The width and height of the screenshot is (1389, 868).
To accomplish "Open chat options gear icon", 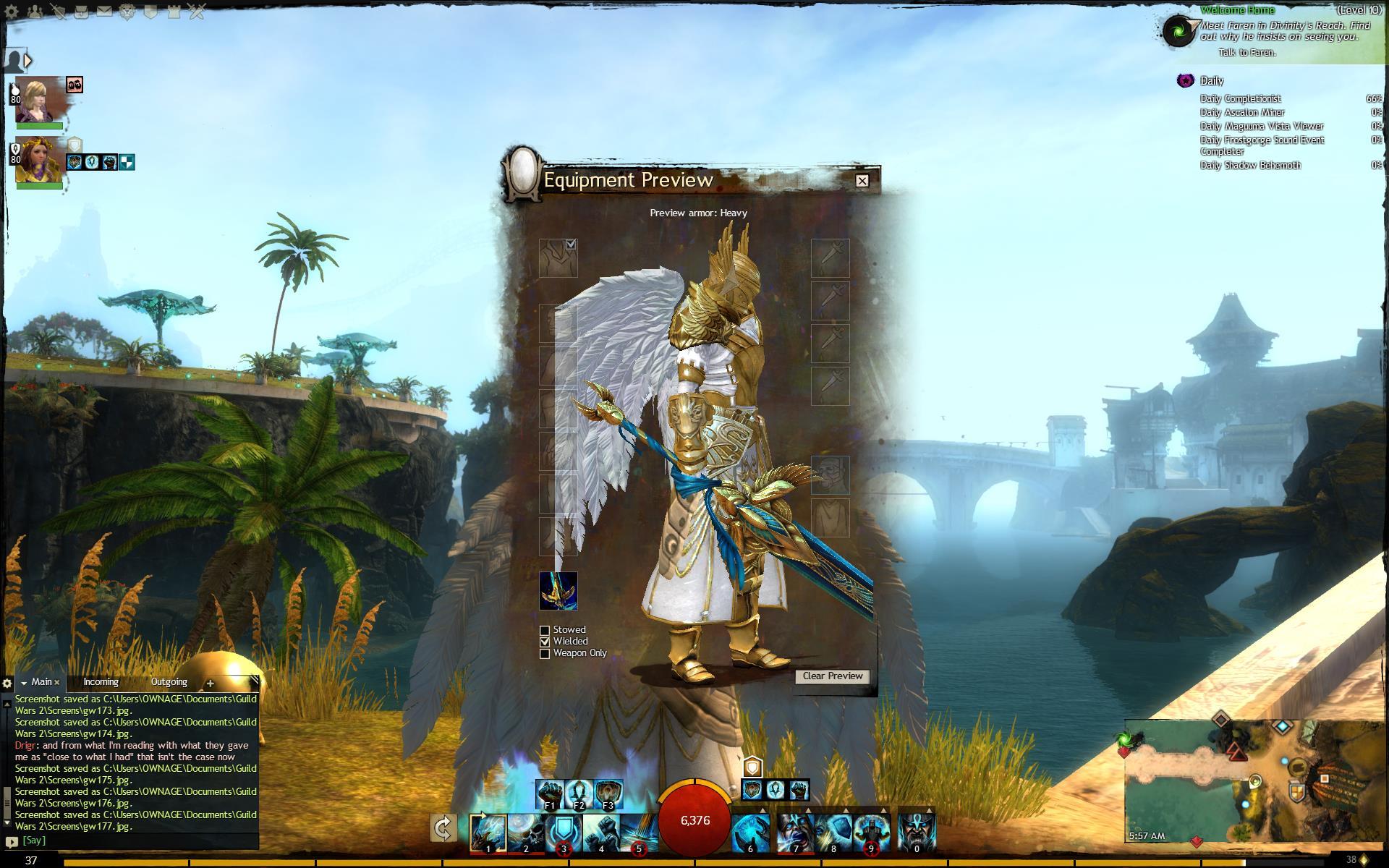I will click(7, 683).
